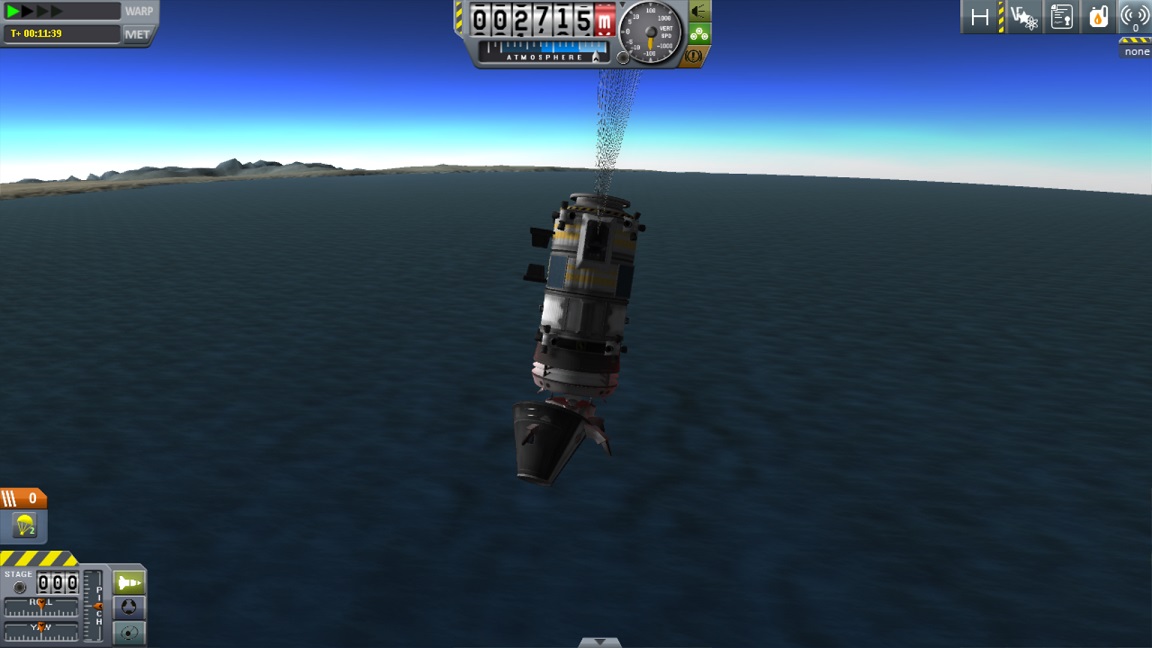Click the orange staging header showing 0
The height and width of the screenshot is (648, 1152).
24,498
